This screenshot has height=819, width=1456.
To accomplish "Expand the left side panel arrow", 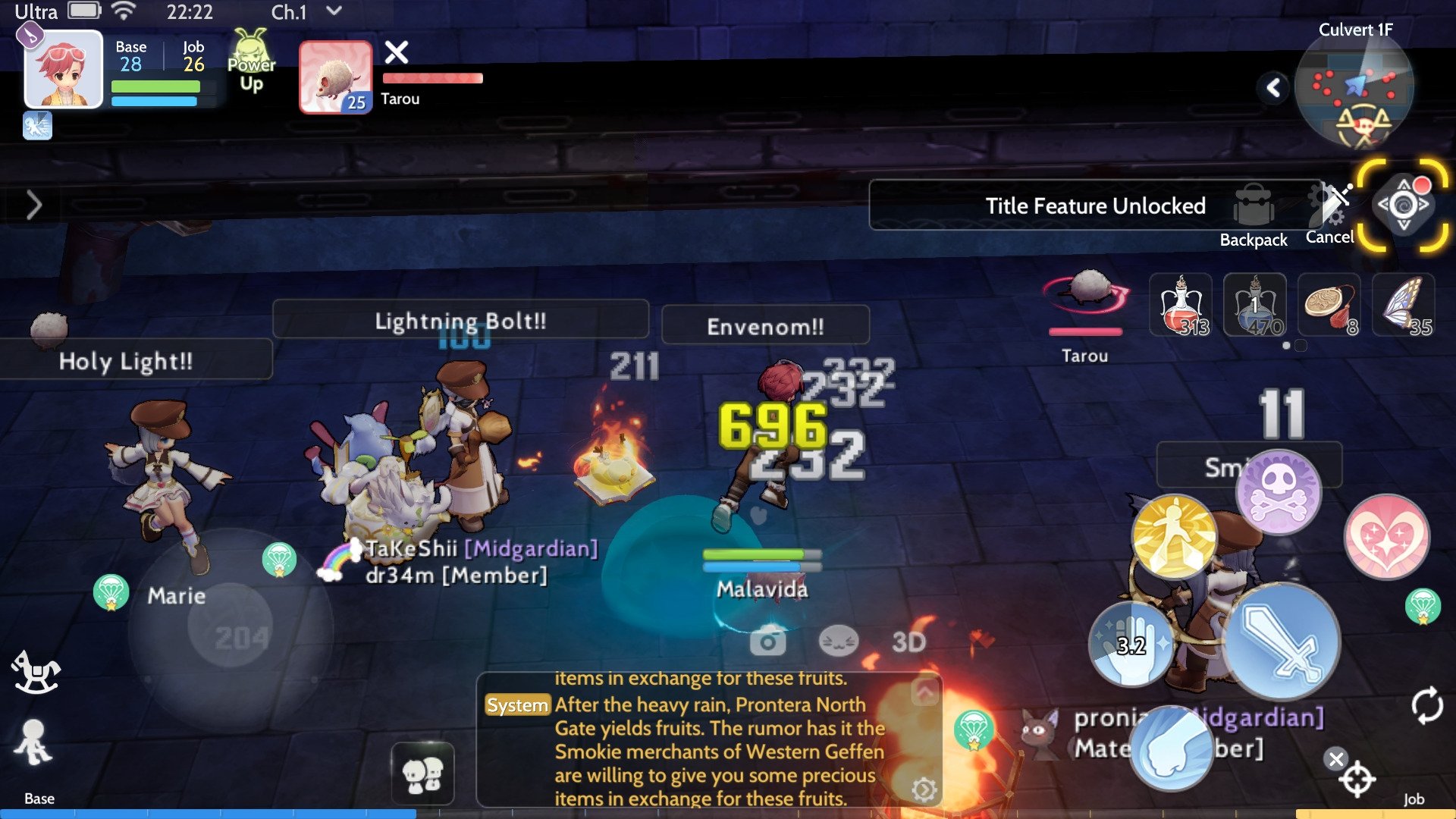I will pos(34,205).
